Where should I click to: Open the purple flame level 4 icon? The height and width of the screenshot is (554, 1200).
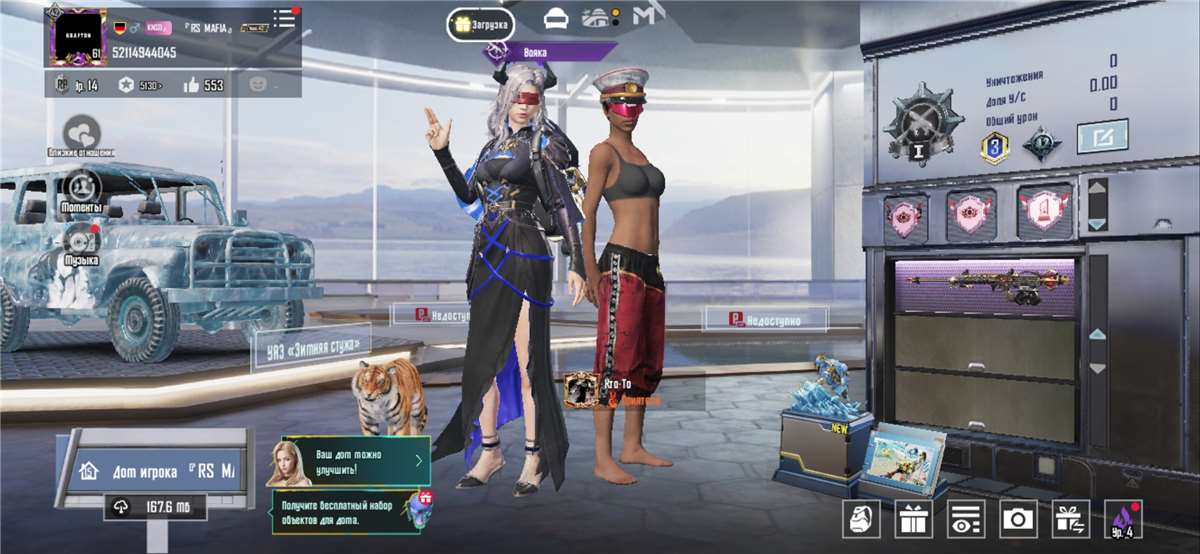1122,518
